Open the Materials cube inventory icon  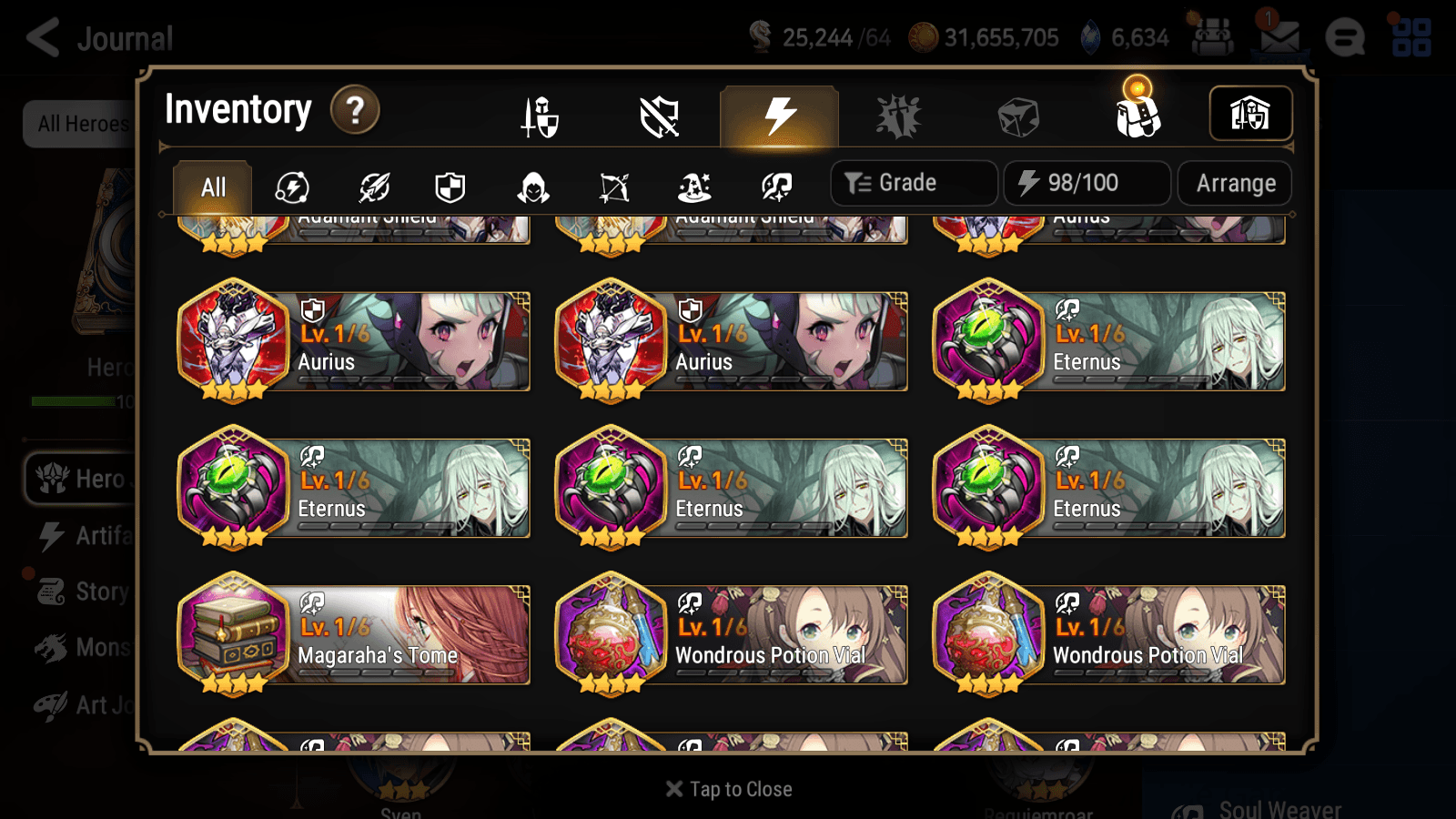(x=1019, y=116)
